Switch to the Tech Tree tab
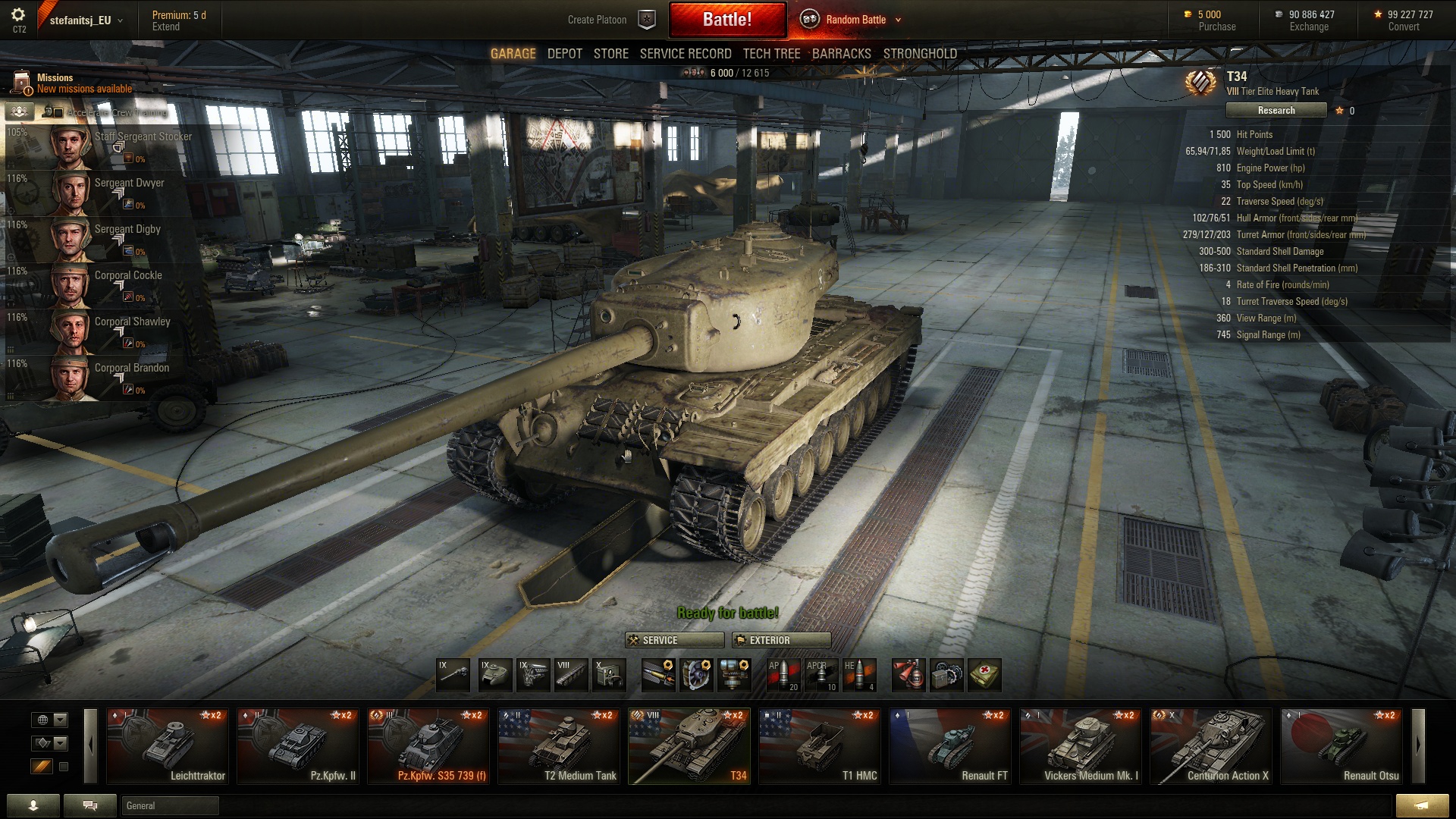Image resolution: width=1456 pixels, height=819 pixels. 771,54
